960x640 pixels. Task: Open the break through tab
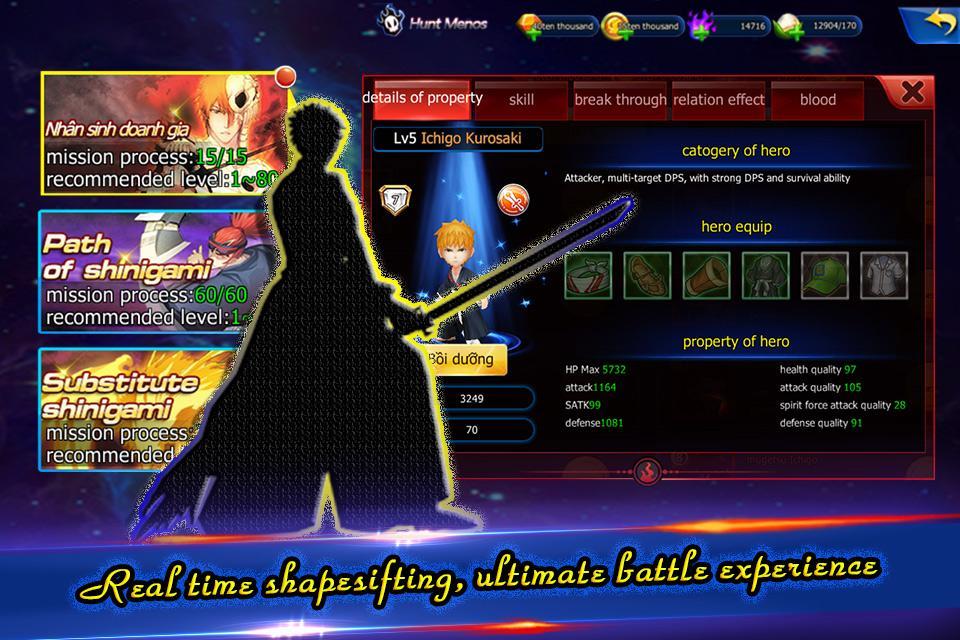tap(620, 99)
